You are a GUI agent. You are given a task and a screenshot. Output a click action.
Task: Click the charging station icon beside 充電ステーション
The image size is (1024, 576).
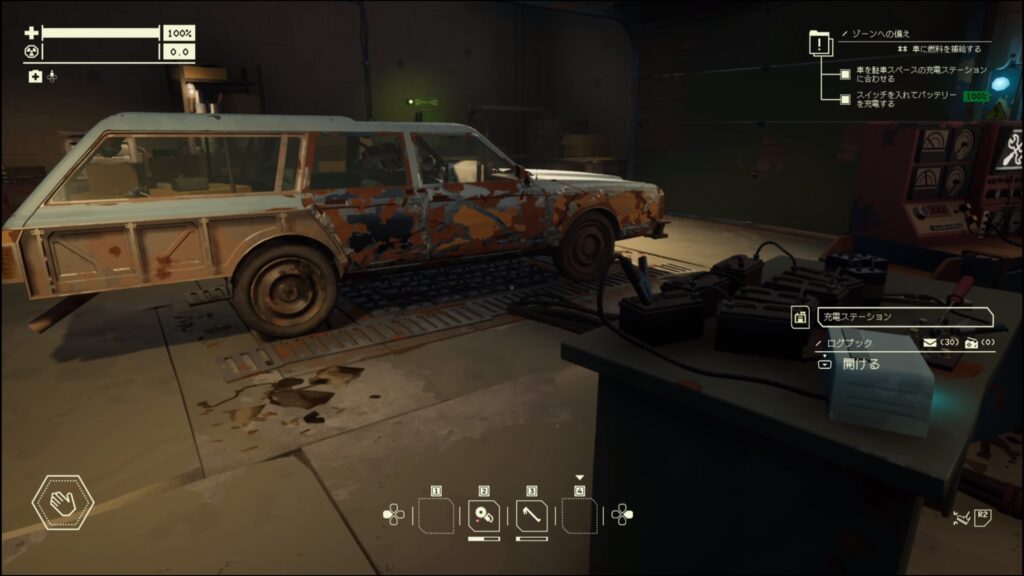[800, 317]
